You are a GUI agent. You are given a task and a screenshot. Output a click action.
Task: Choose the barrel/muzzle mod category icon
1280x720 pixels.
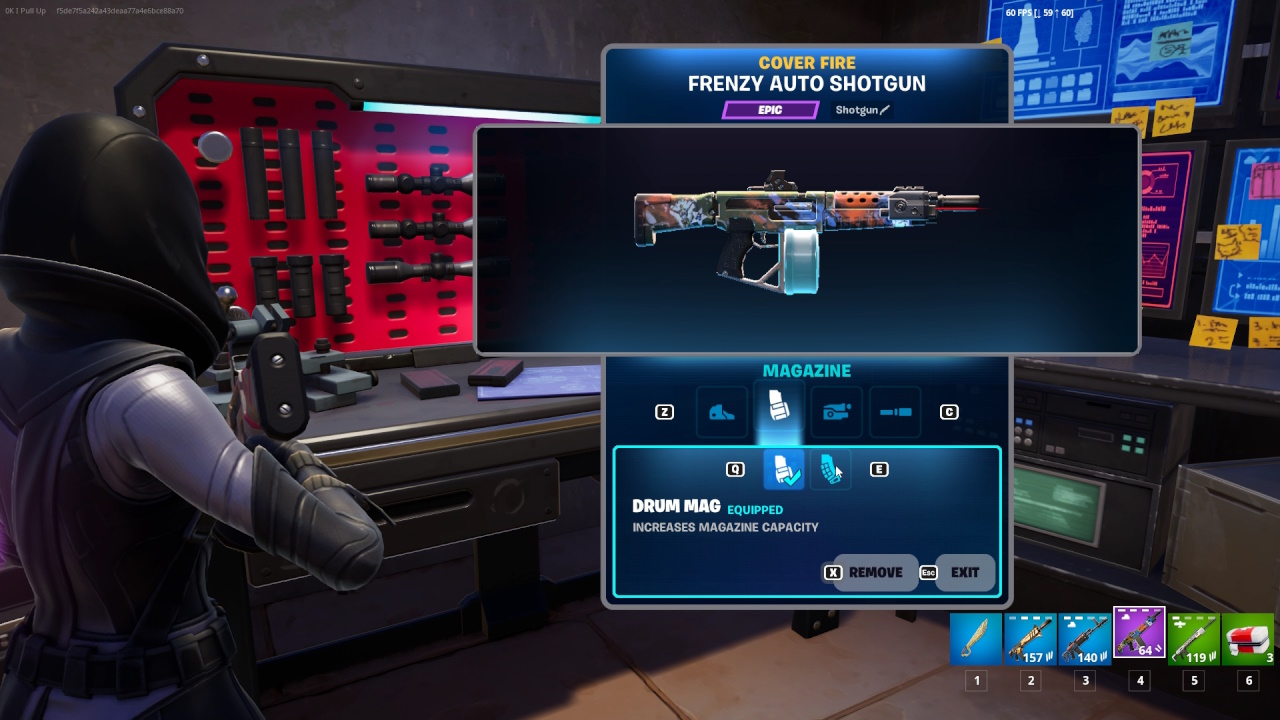click(x=895, y=411)
